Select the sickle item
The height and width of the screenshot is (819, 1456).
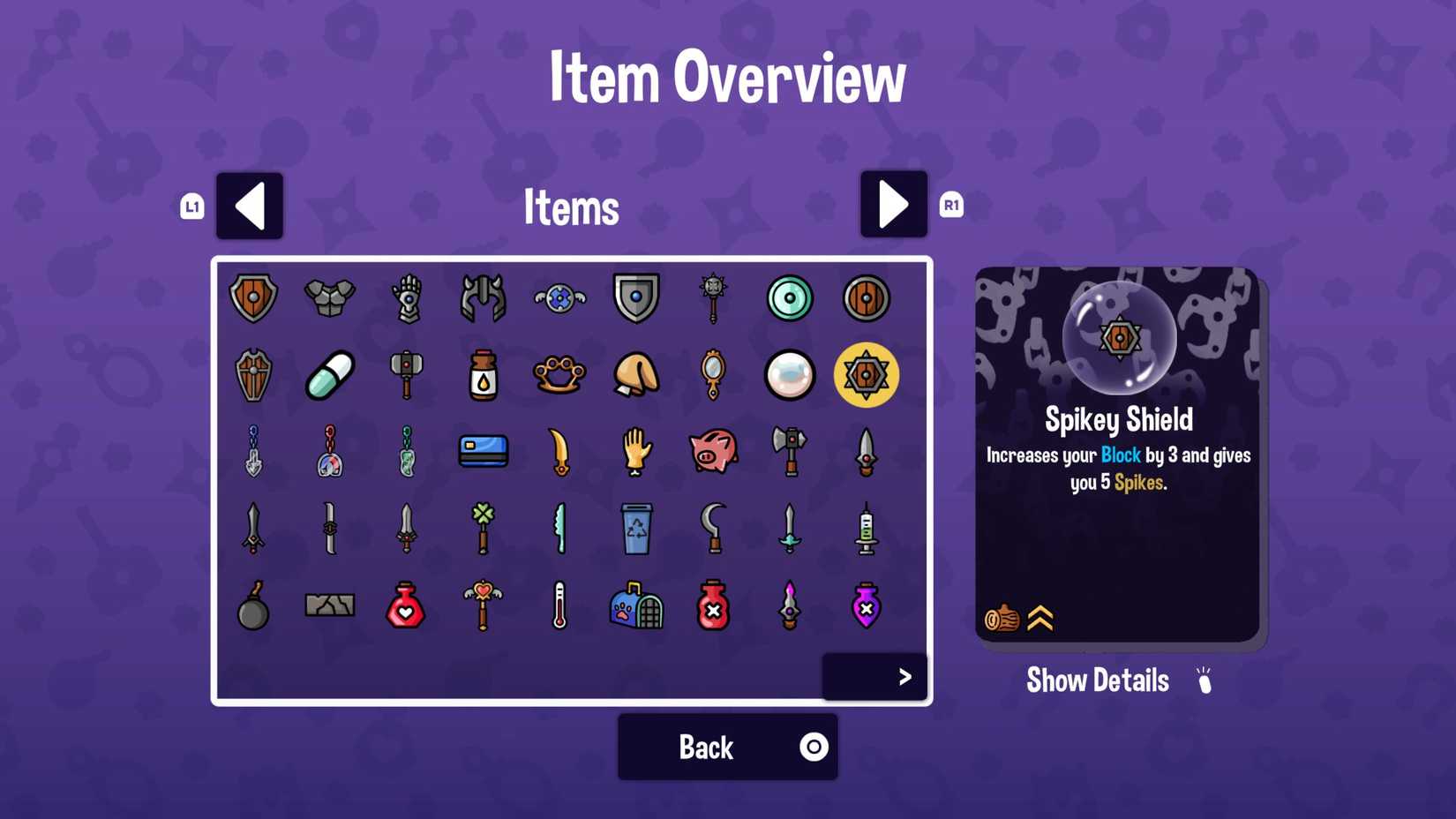[x=713, y=529]
